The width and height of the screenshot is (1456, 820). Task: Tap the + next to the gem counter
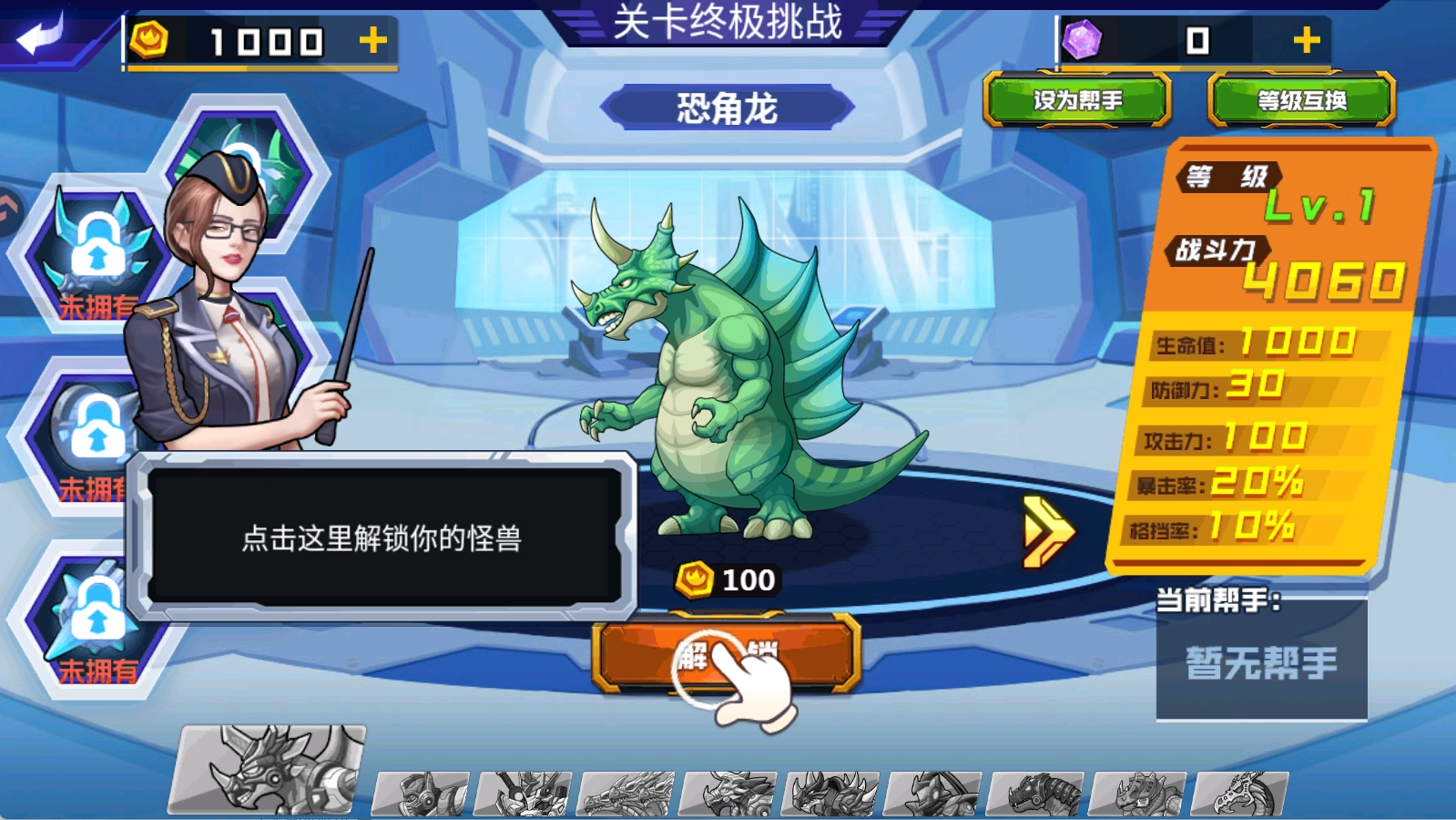(x=1307, y=40)
